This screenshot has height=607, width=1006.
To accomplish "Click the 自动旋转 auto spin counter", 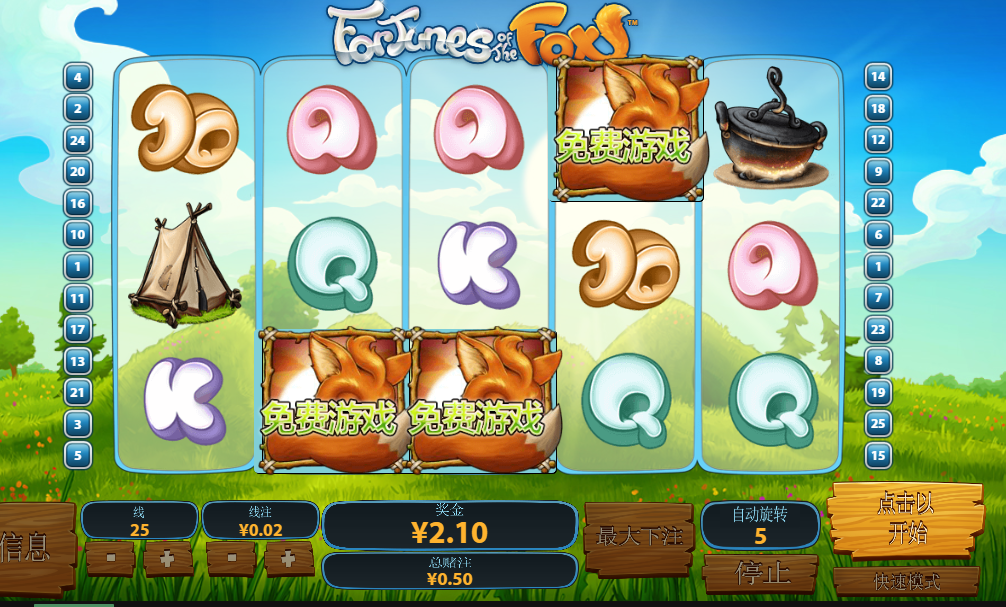I will click(760, 526).
